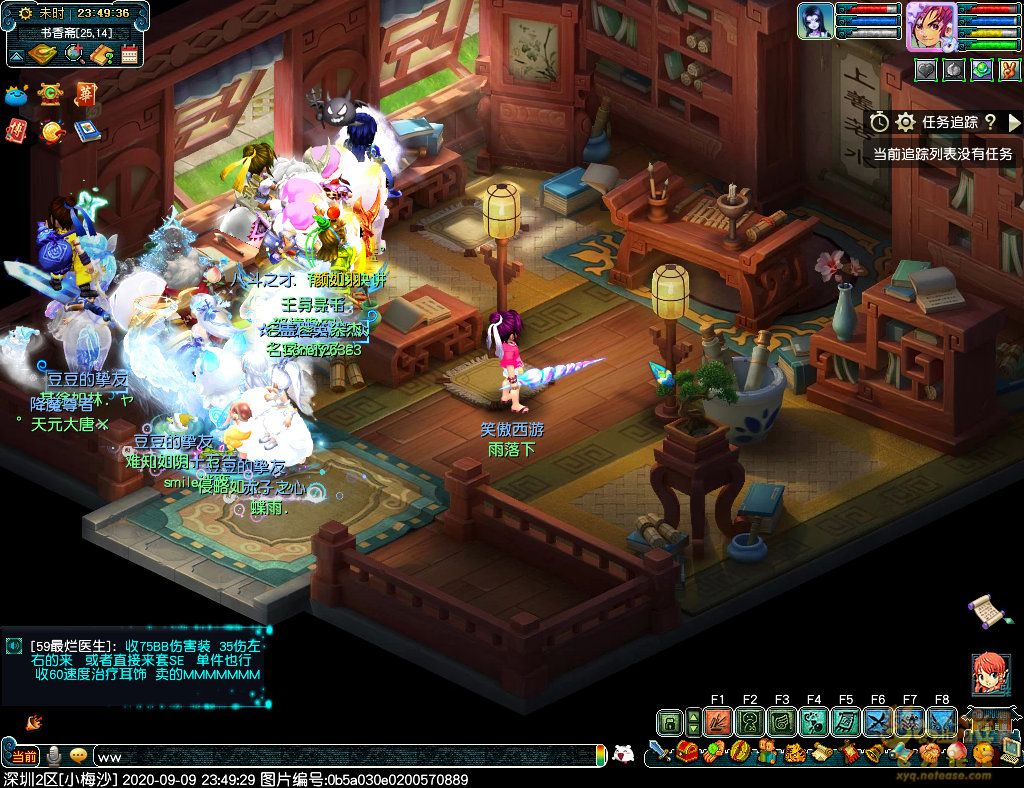The width and height of the screenshot is (1024, 788).
Task: Click the quest tracker question mark help
Action: click(x=990, y=122)
